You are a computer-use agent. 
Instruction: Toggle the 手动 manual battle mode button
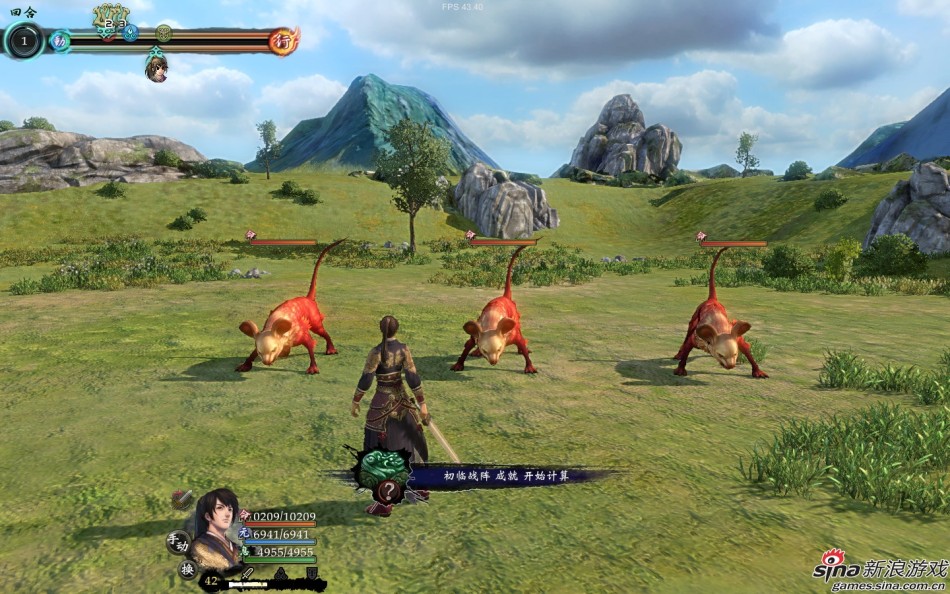pyautogui.click(x=178, y=543)
